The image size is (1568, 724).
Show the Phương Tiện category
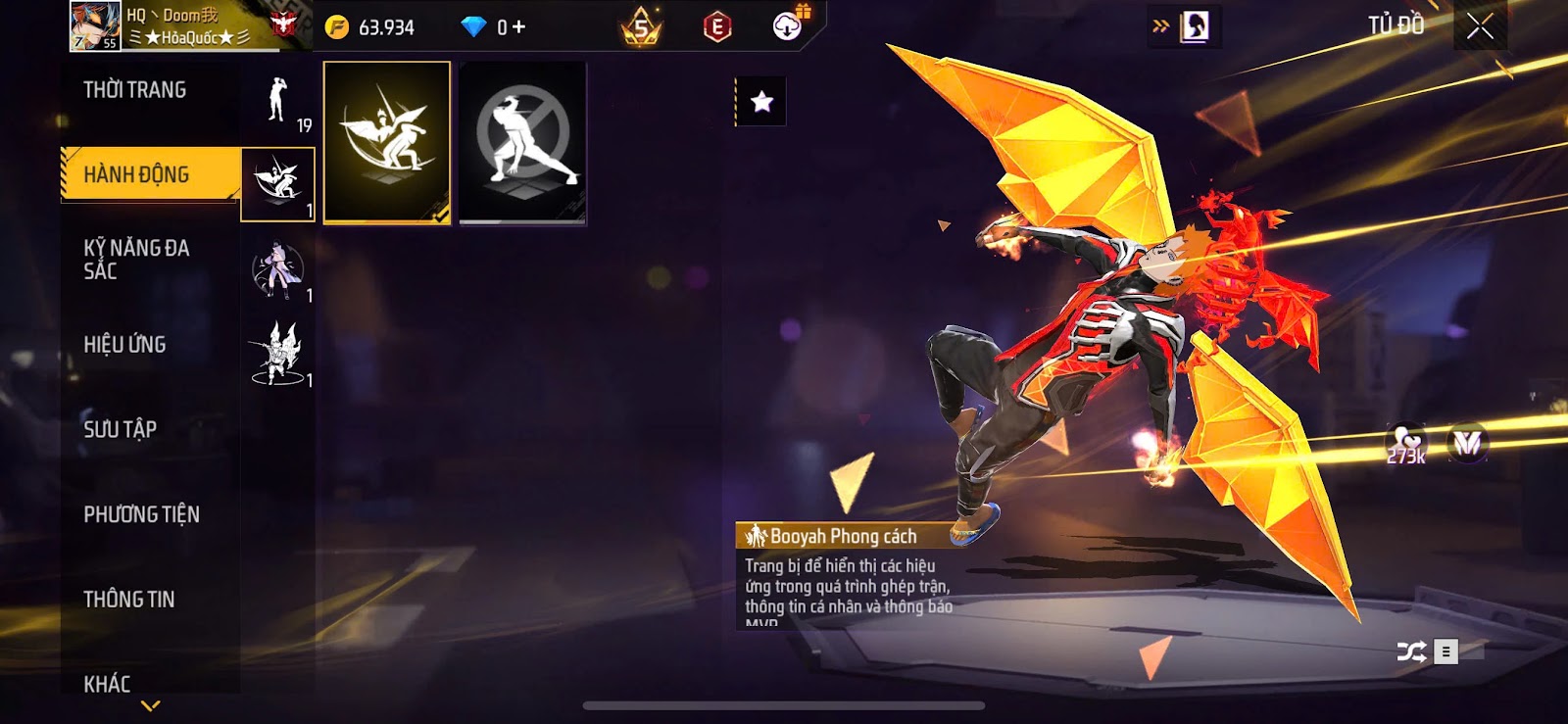click(x=142, y=514)
